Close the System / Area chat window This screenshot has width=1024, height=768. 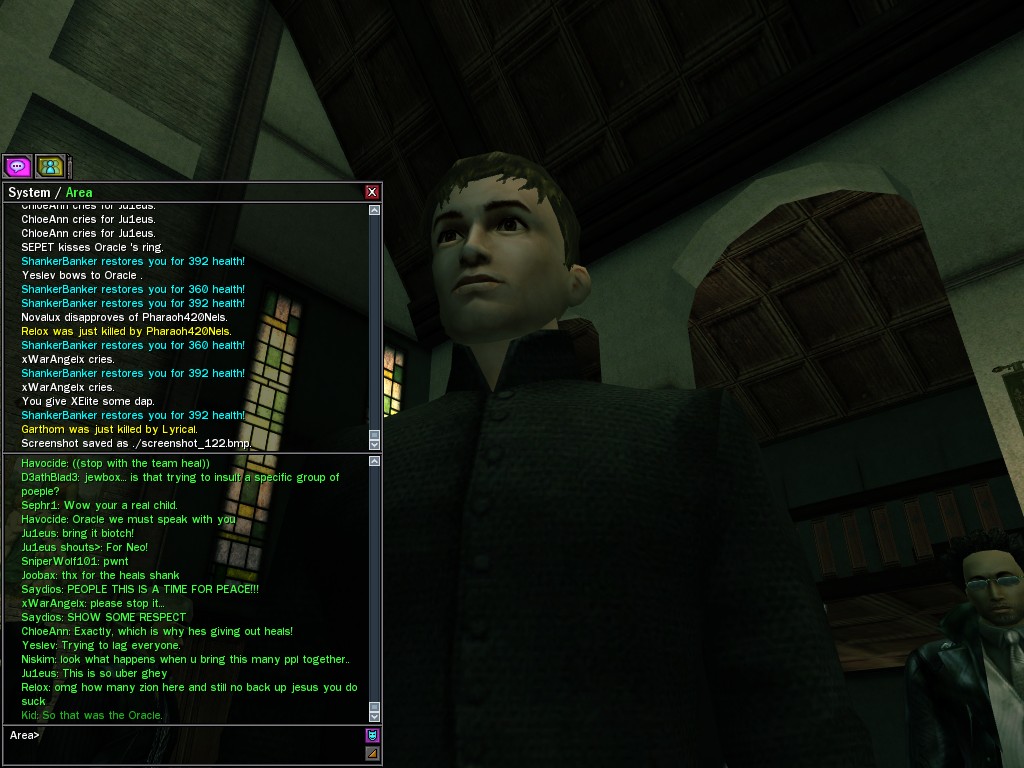click(x=372, y=192)
